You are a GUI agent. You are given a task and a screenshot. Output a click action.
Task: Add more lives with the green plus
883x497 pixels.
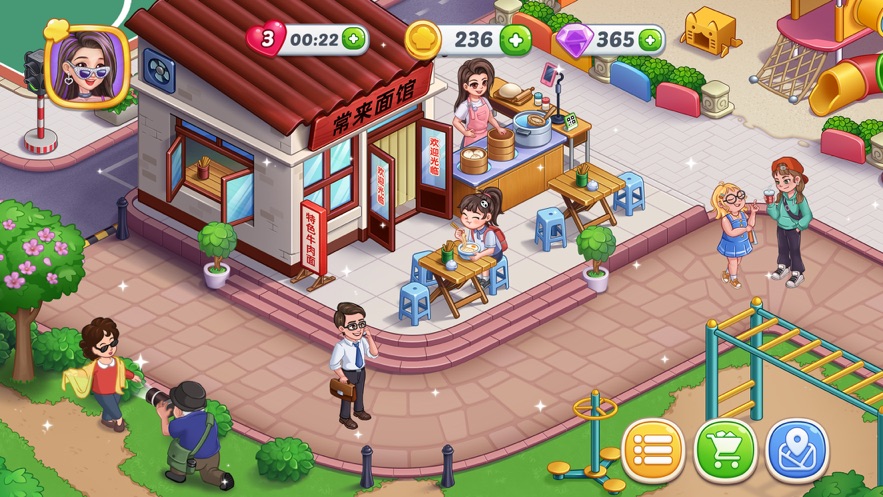[x=353, y=40]
